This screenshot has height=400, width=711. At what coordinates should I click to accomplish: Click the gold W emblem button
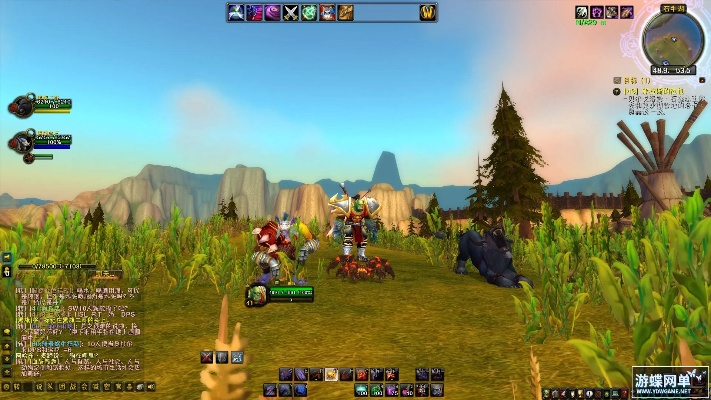coord(427,13)
